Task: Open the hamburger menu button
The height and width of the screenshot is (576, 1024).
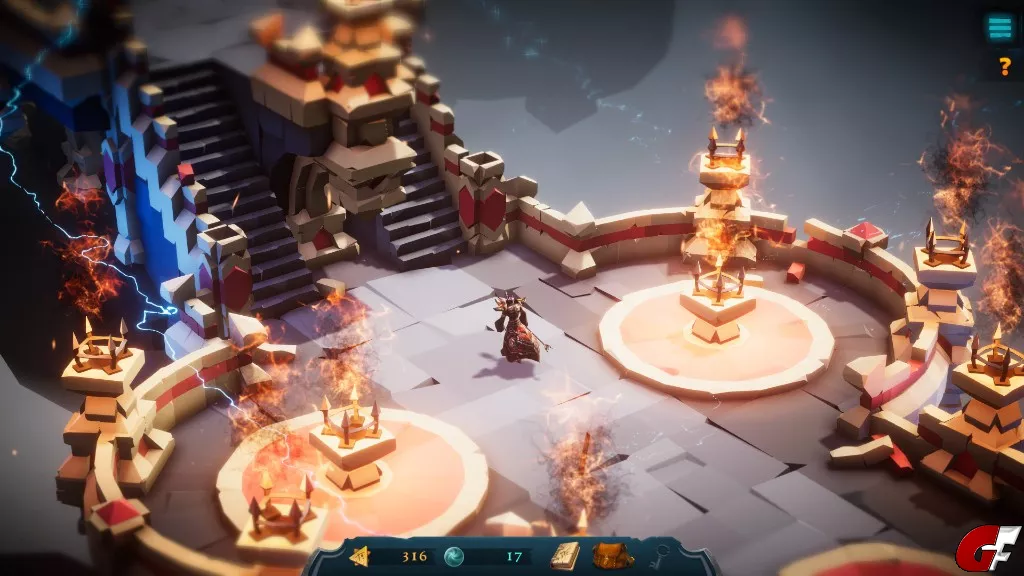Action: [x=999, y=28]
